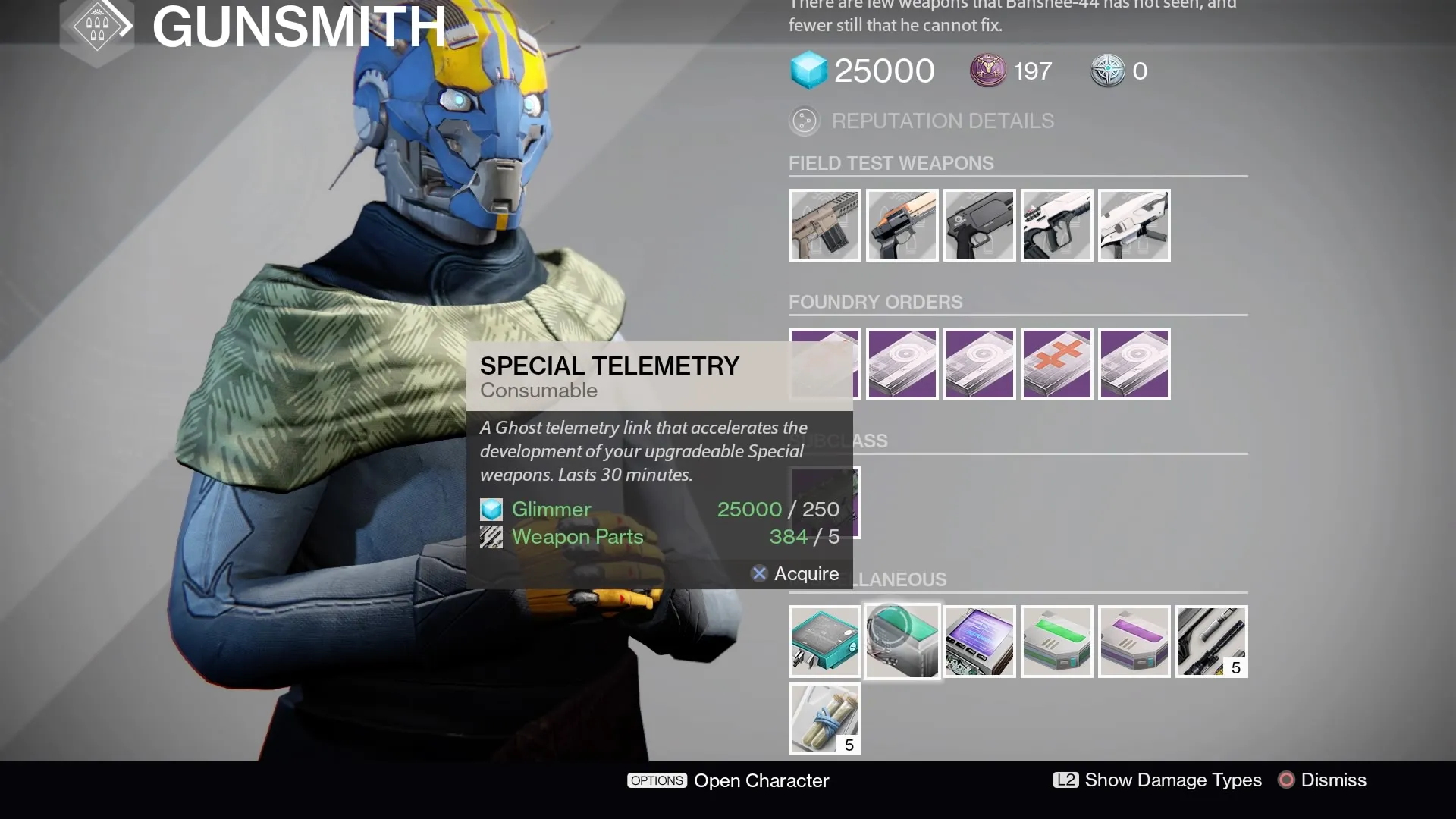
Task: Click the Glimmer currency cube icon
Action: coord(808,71)
